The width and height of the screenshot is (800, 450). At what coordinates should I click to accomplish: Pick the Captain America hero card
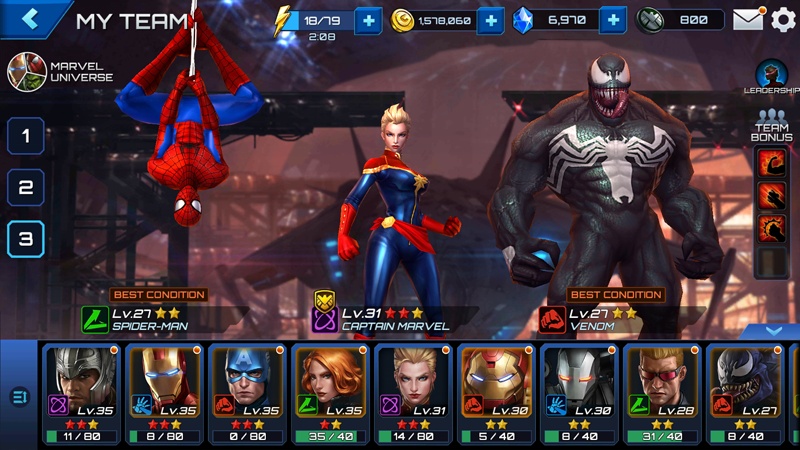[x=248, y=394]
